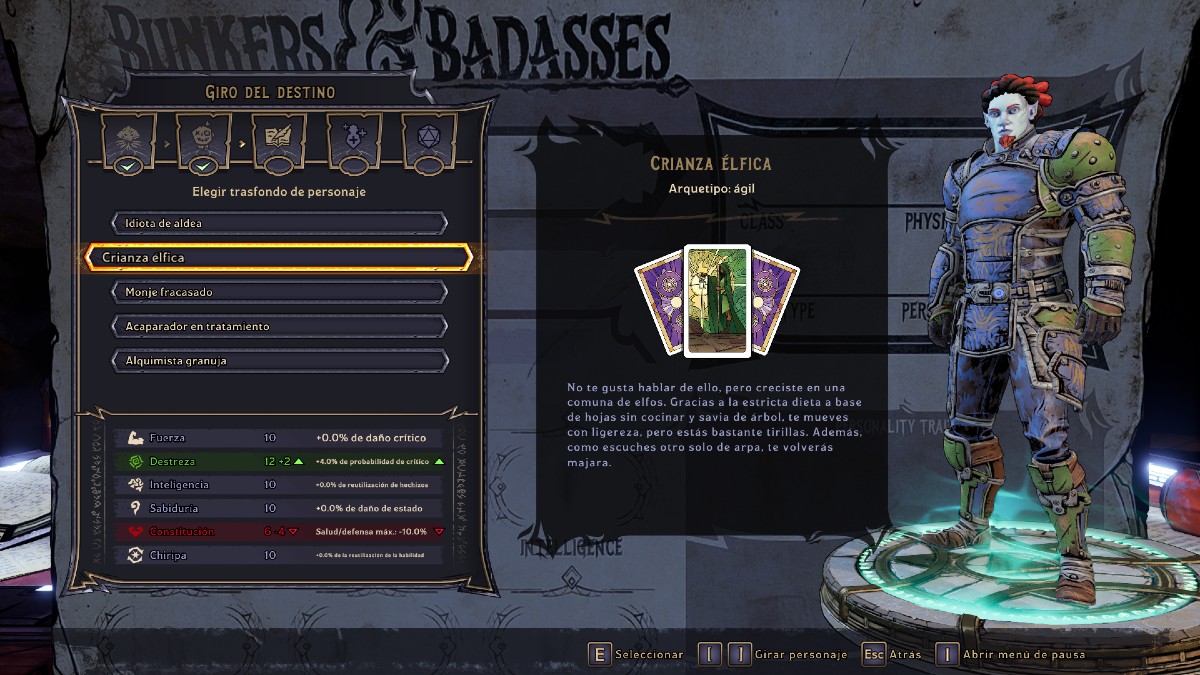Select the Idiota de aldea background

pyautogui.click(x=279, y=223)
